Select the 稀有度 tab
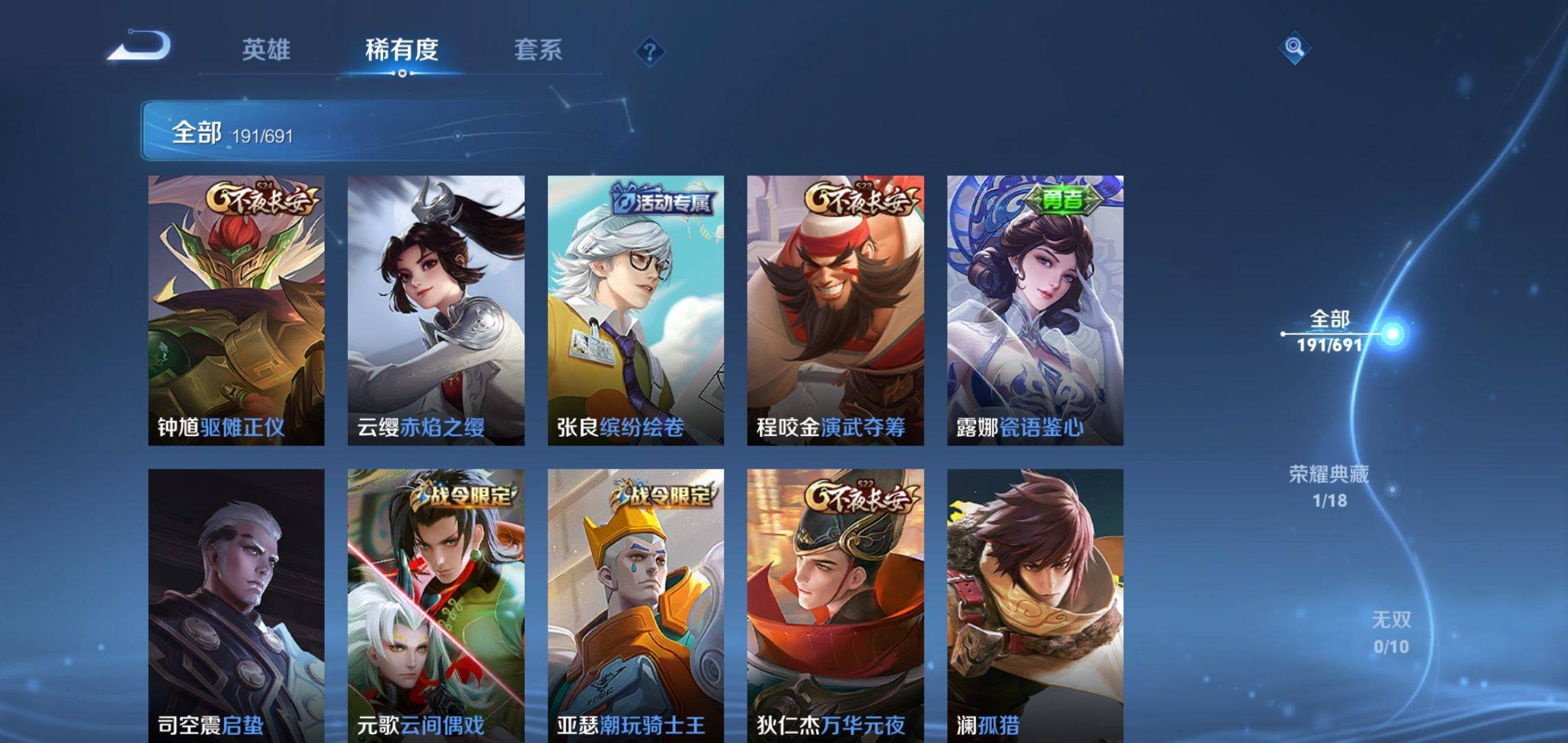Viewport: 1568px width, 743px height. tap(402, 50)
